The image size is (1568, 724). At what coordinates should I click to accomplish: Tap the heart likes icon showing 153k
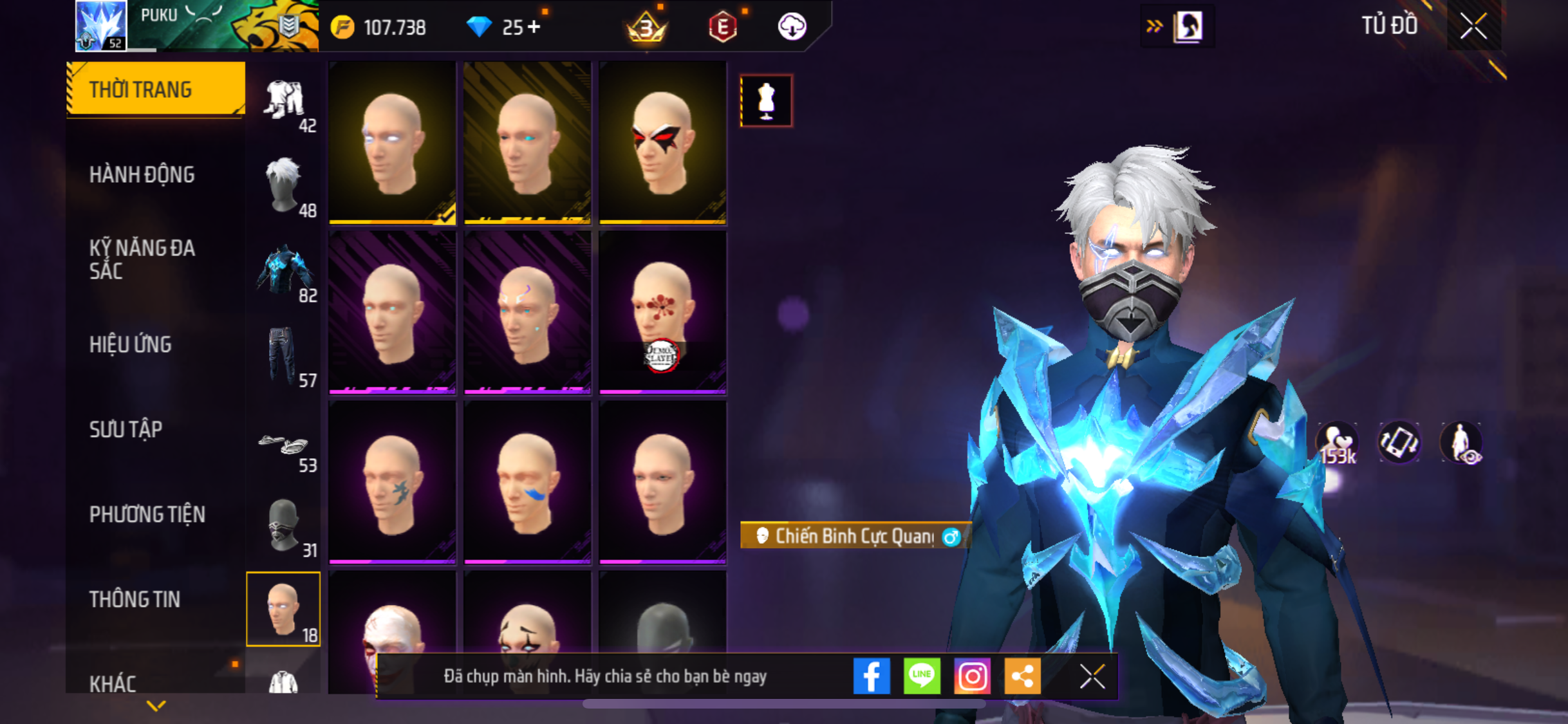1337,443
